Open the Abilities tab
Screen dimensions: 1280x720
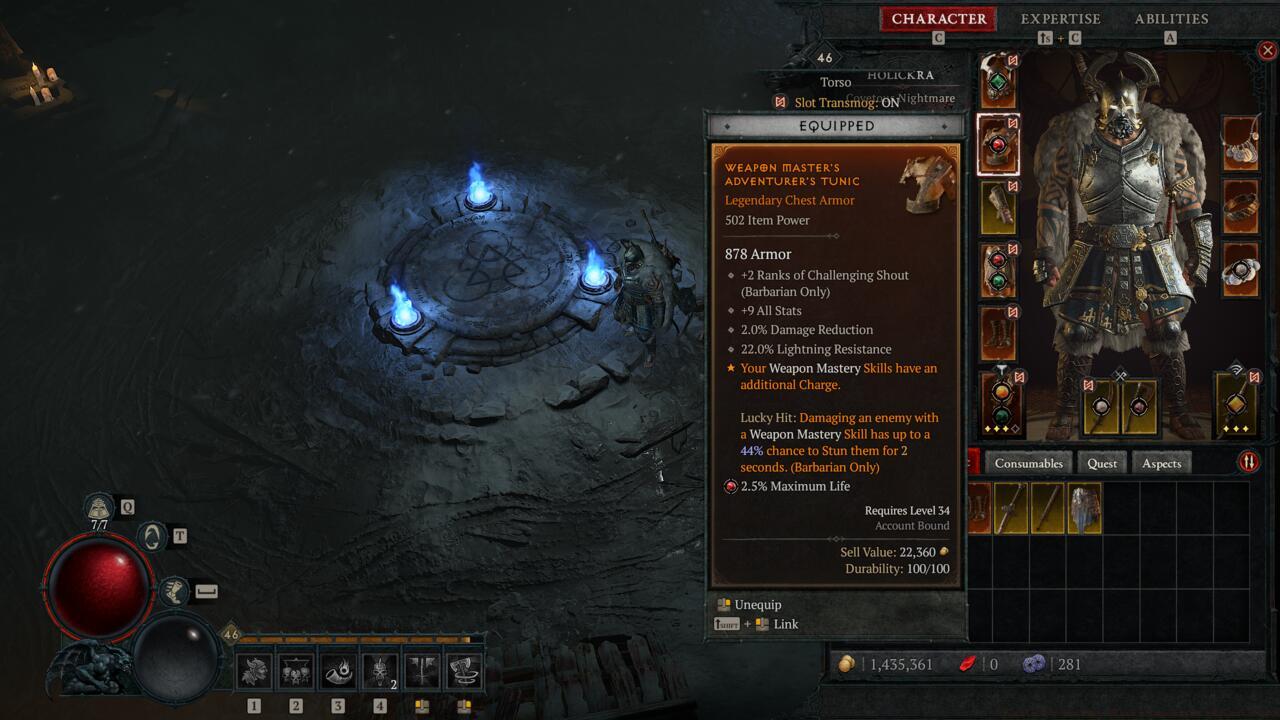click(1171, 19)
